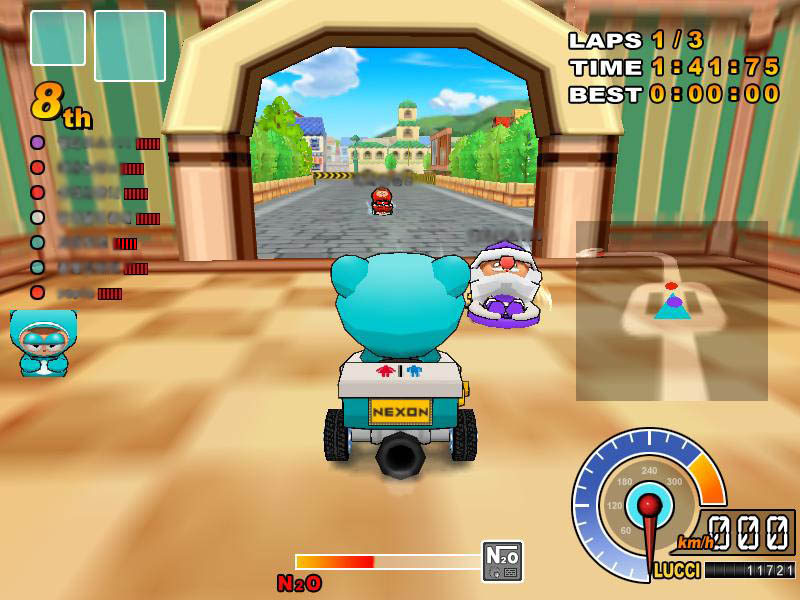The height and width of the screenshot is (600, 800).
Task: Choose the larger empty item slot
Action: pyautogui.click(x=130, y=46)
